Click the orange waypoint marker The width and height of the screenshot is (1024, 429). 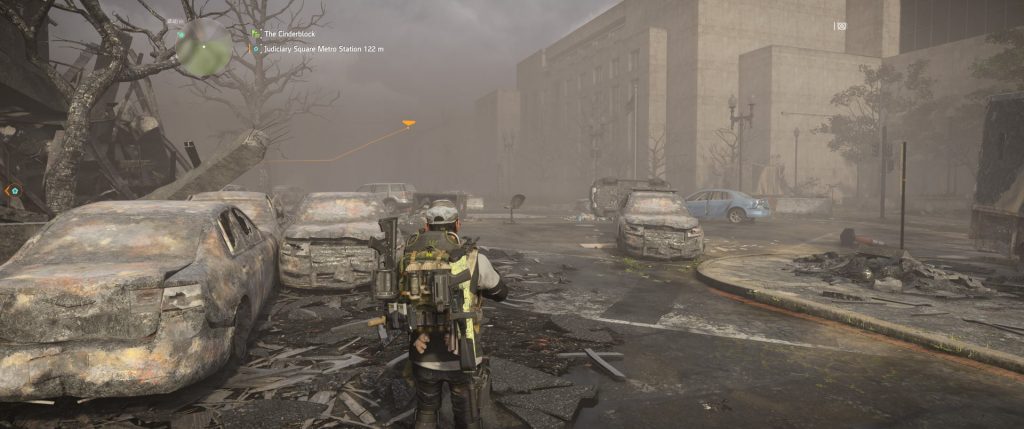[408, 124]
